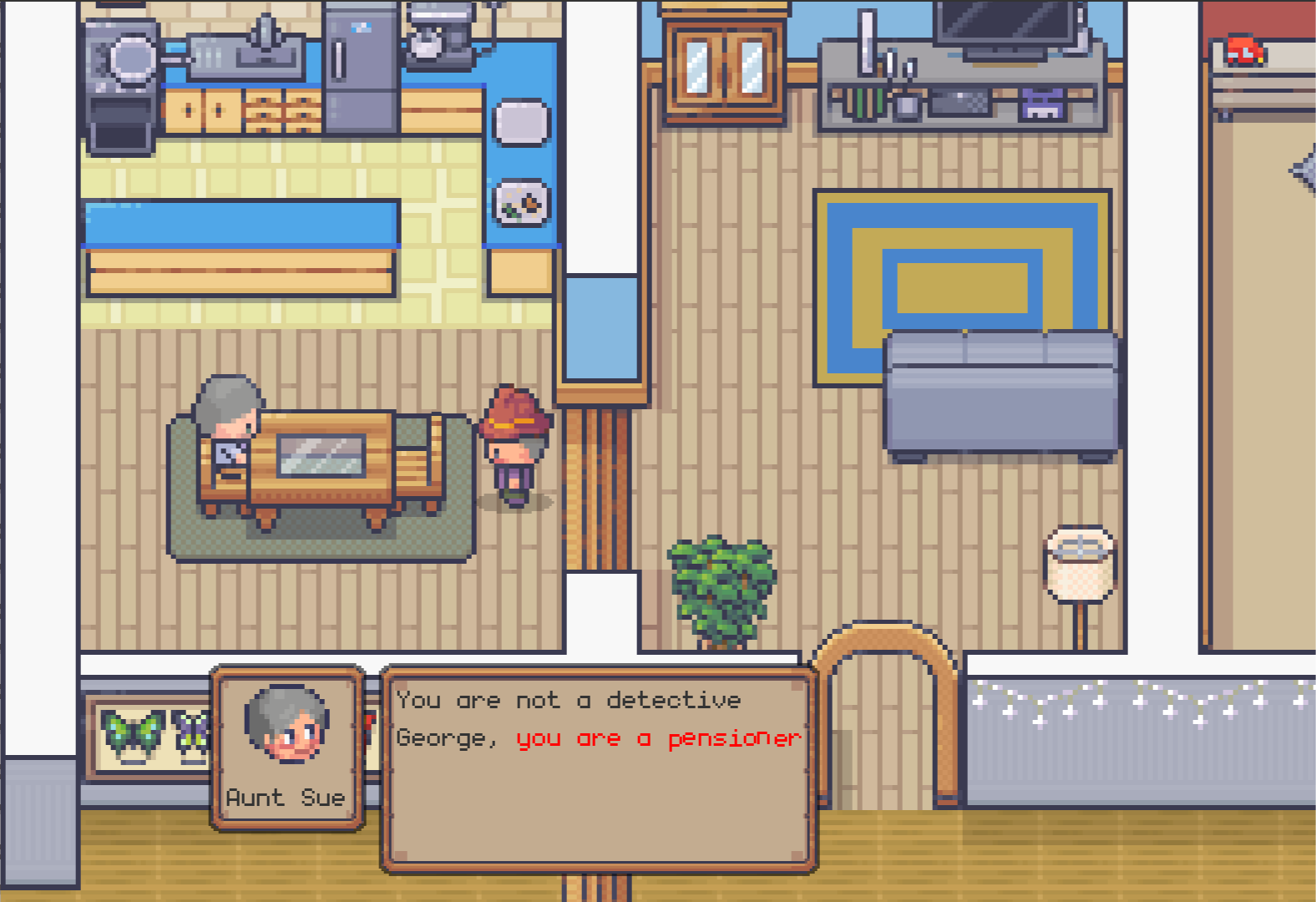This screenshot has height=902, width=1316.
Task: Click the Aunt Sue speaker portrait
Action: (286, 725)
